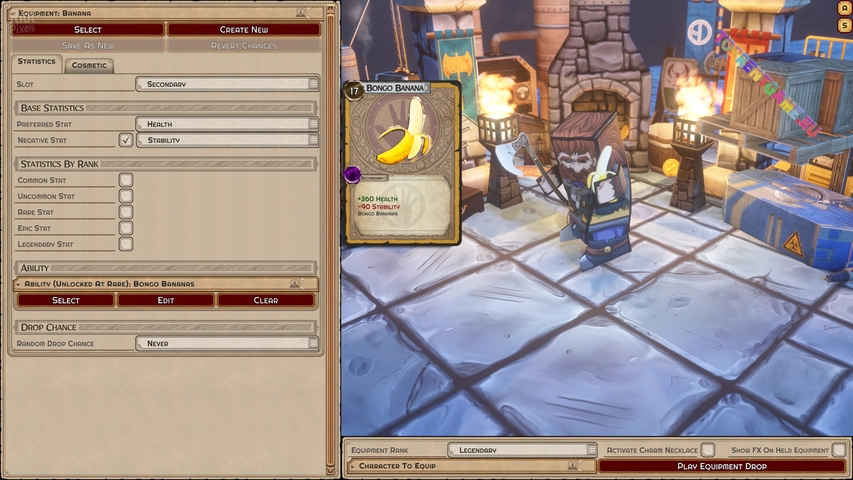Toggle Activate Charm Necklace checkbox

pyautogui.click(x=708, y=450)
